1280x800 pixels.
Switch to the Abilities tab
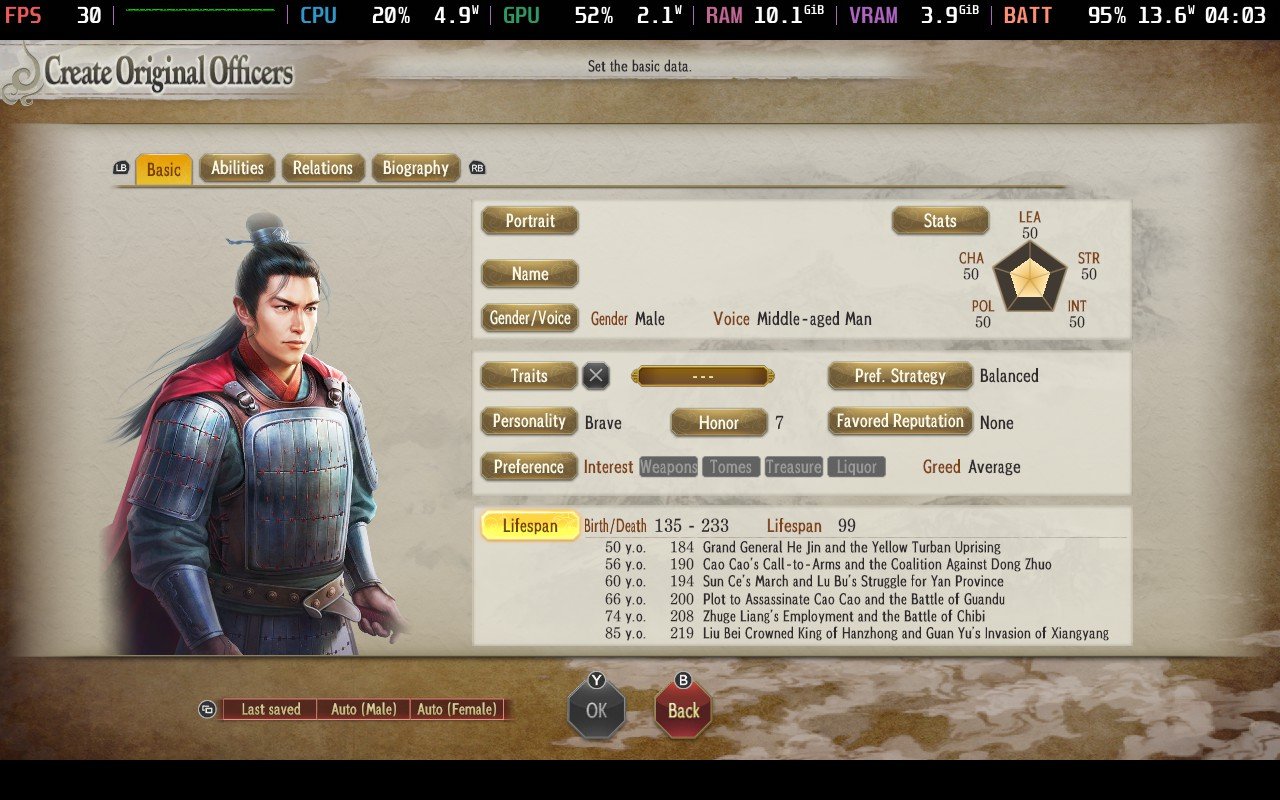(237, 168)
